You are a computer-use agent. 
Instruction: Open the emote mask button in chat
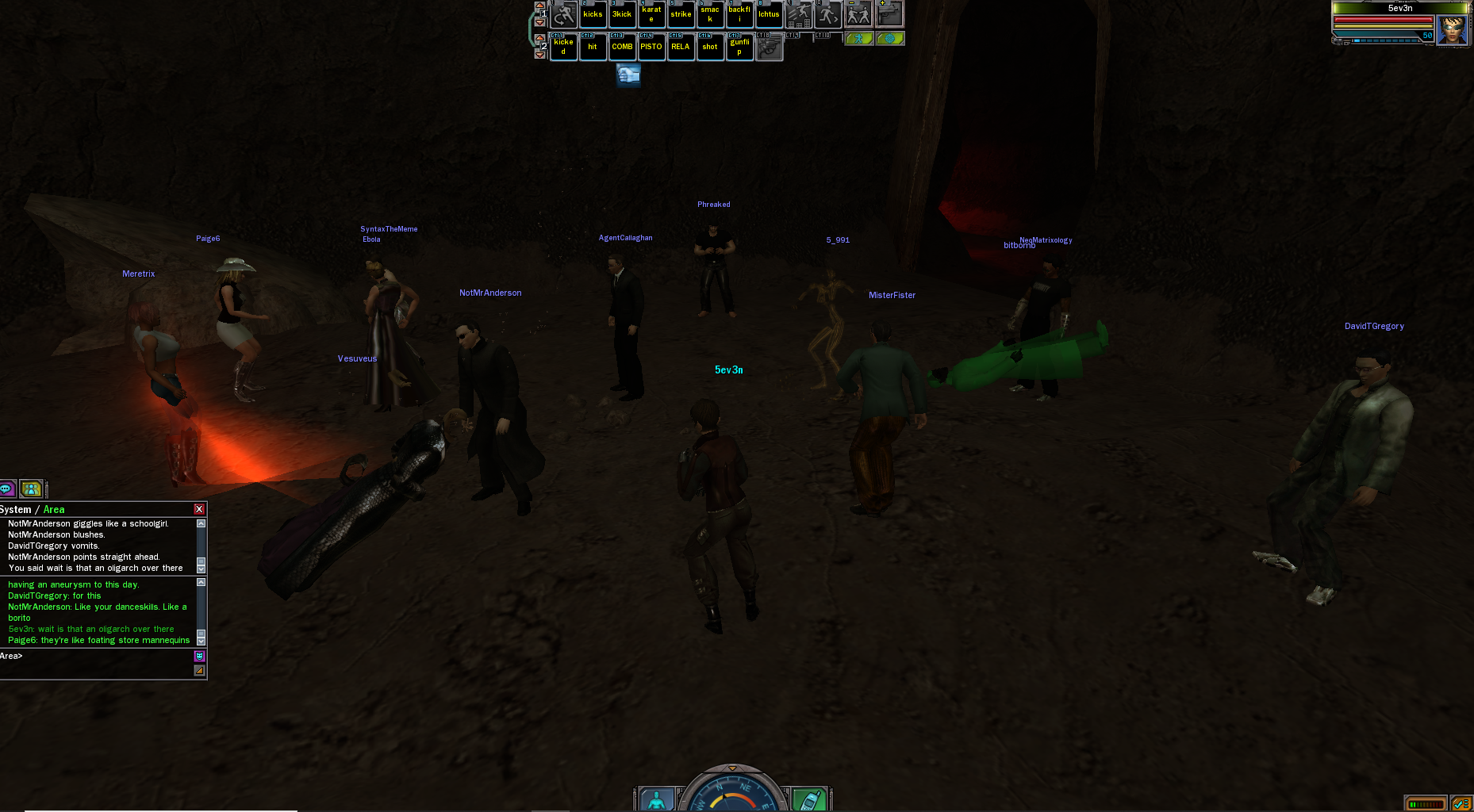pos(199,656)
